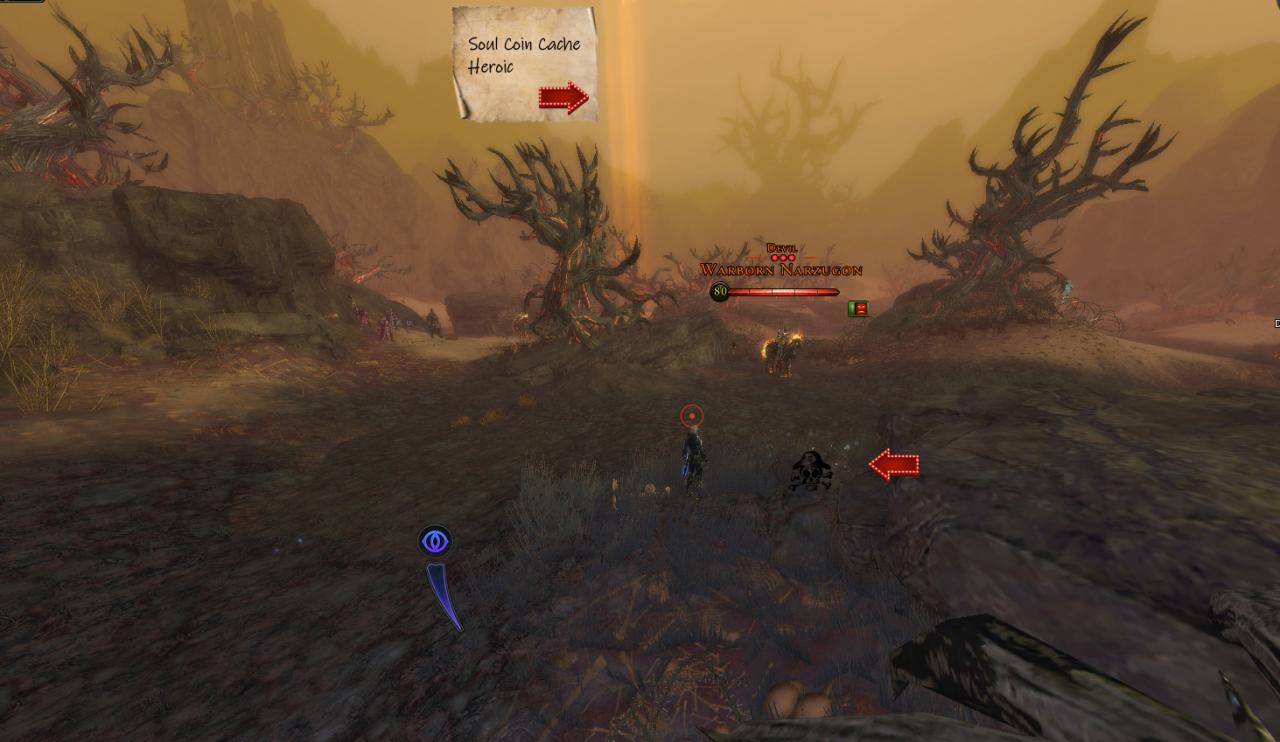Click the green bar beside the debuff icon
The width and height of the screenshot is (1280, 742).
click(x=851, y=307)
